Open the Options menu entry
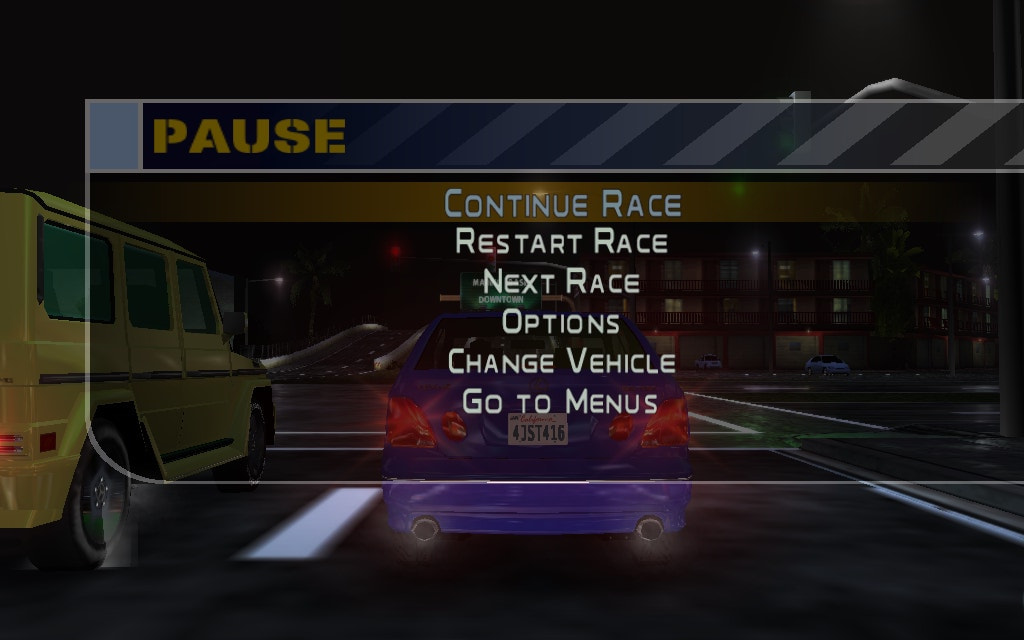This screenshot has width=1024, height=640. pos(561,322)
